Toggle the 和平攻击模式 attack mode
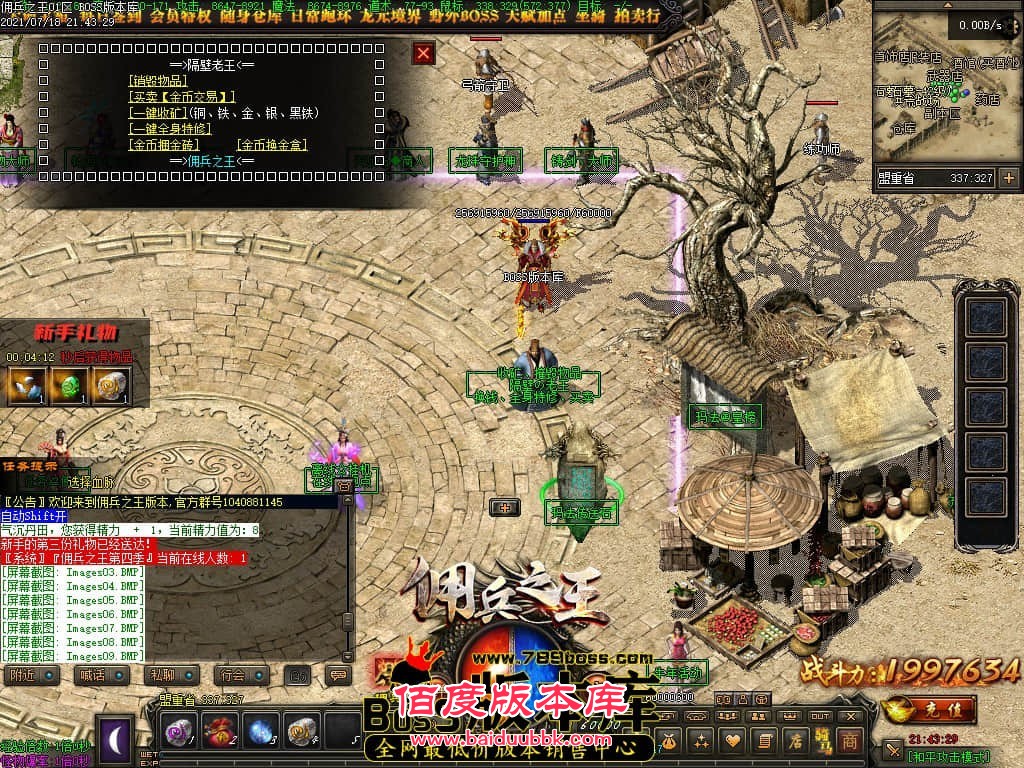The width and height of the screenshot is (1024, 768). 948,756
